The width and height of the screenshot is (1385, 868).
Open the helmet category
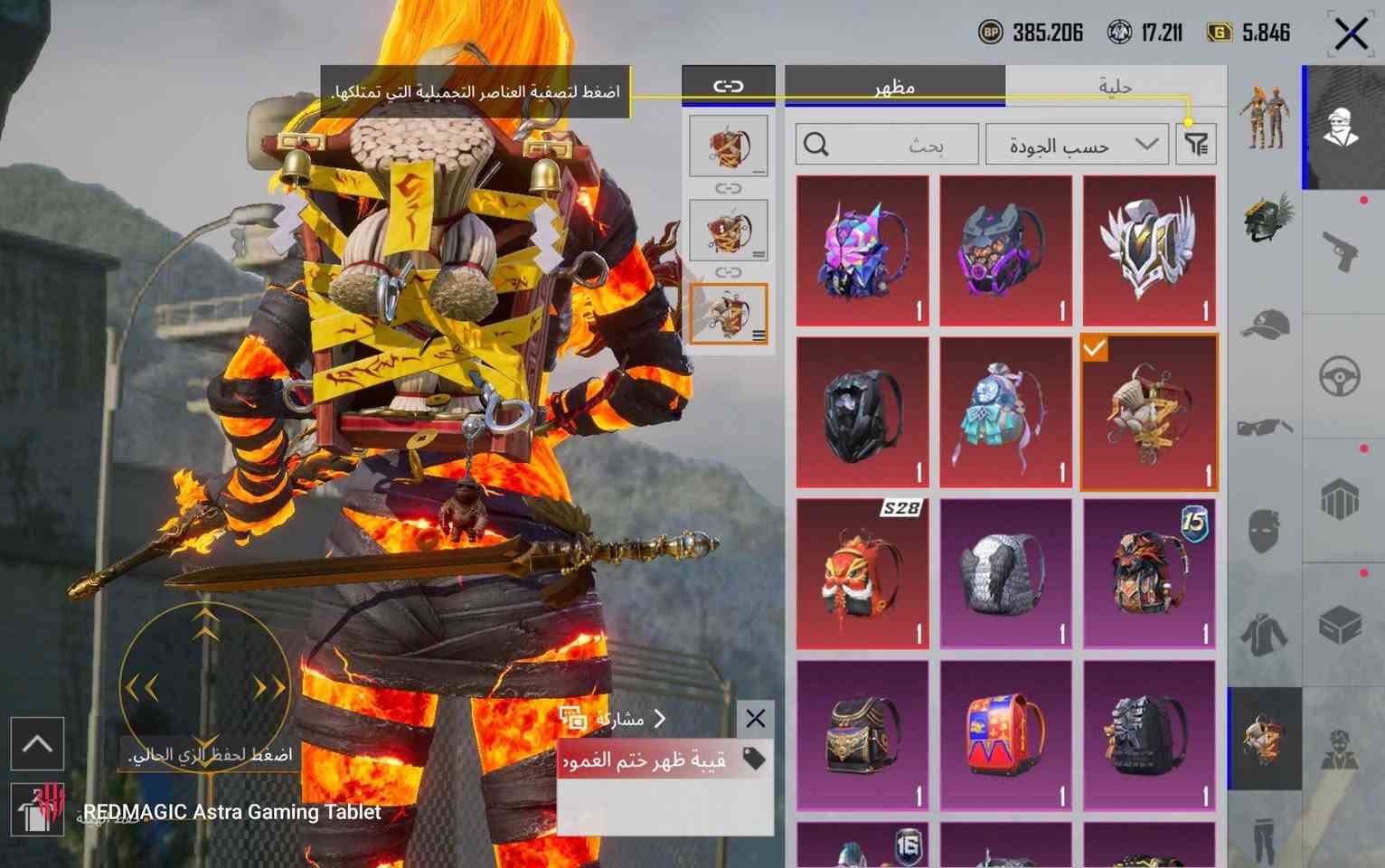(1265, 219)
